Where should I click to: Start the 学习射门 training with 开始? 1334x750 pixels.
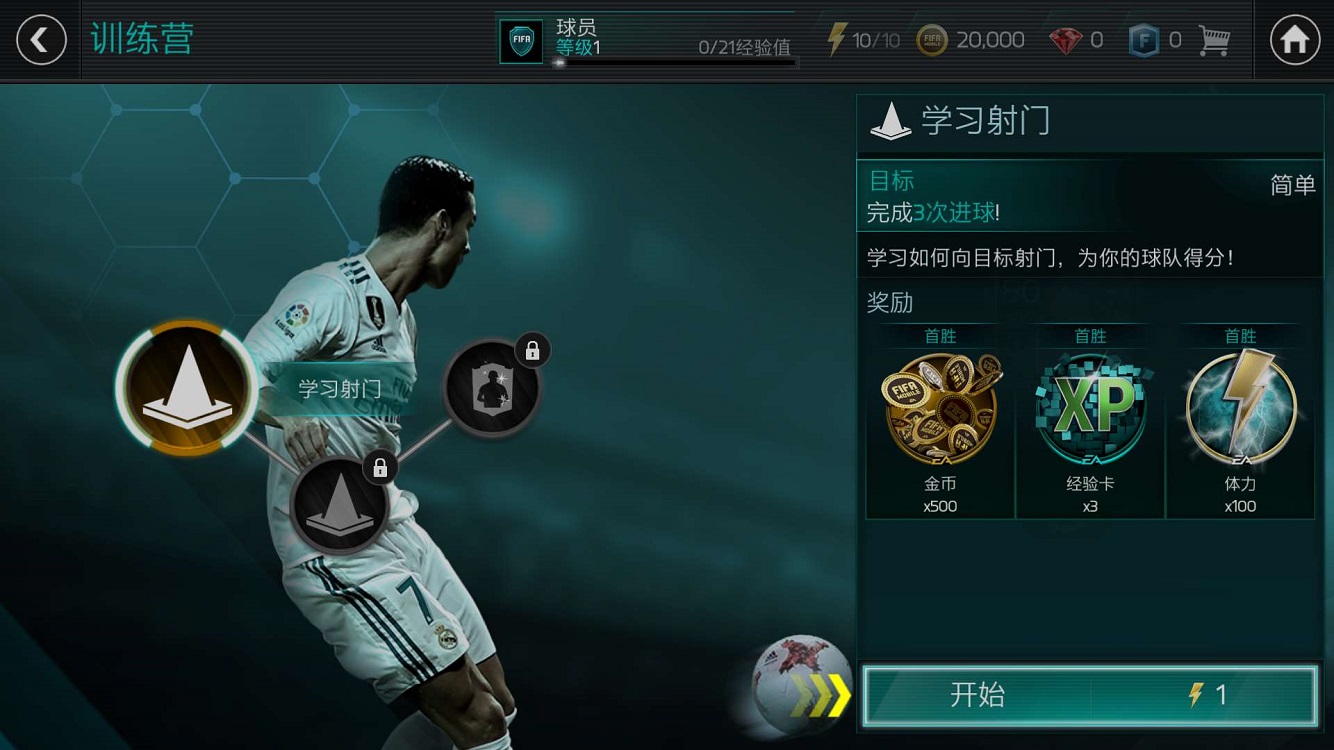1089,695
